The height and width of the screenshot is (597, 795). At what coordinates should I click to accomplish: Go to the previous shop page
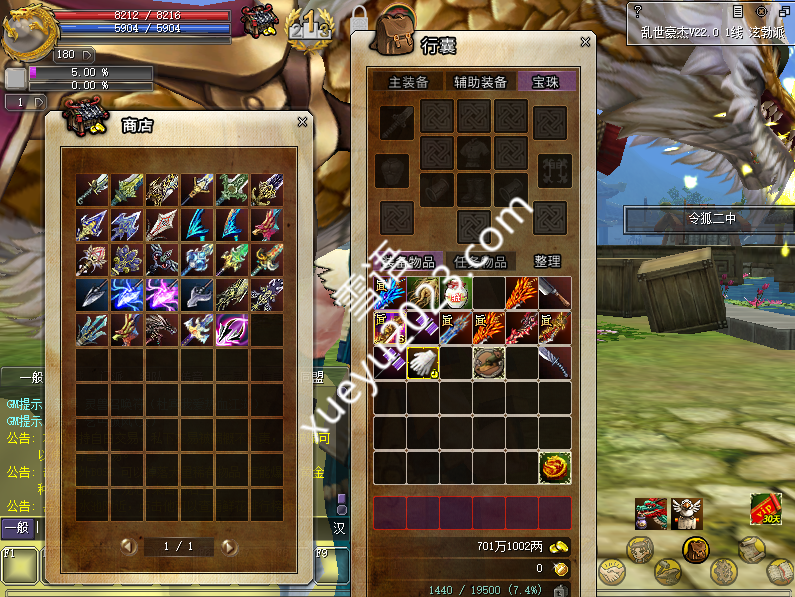point(128,547)
